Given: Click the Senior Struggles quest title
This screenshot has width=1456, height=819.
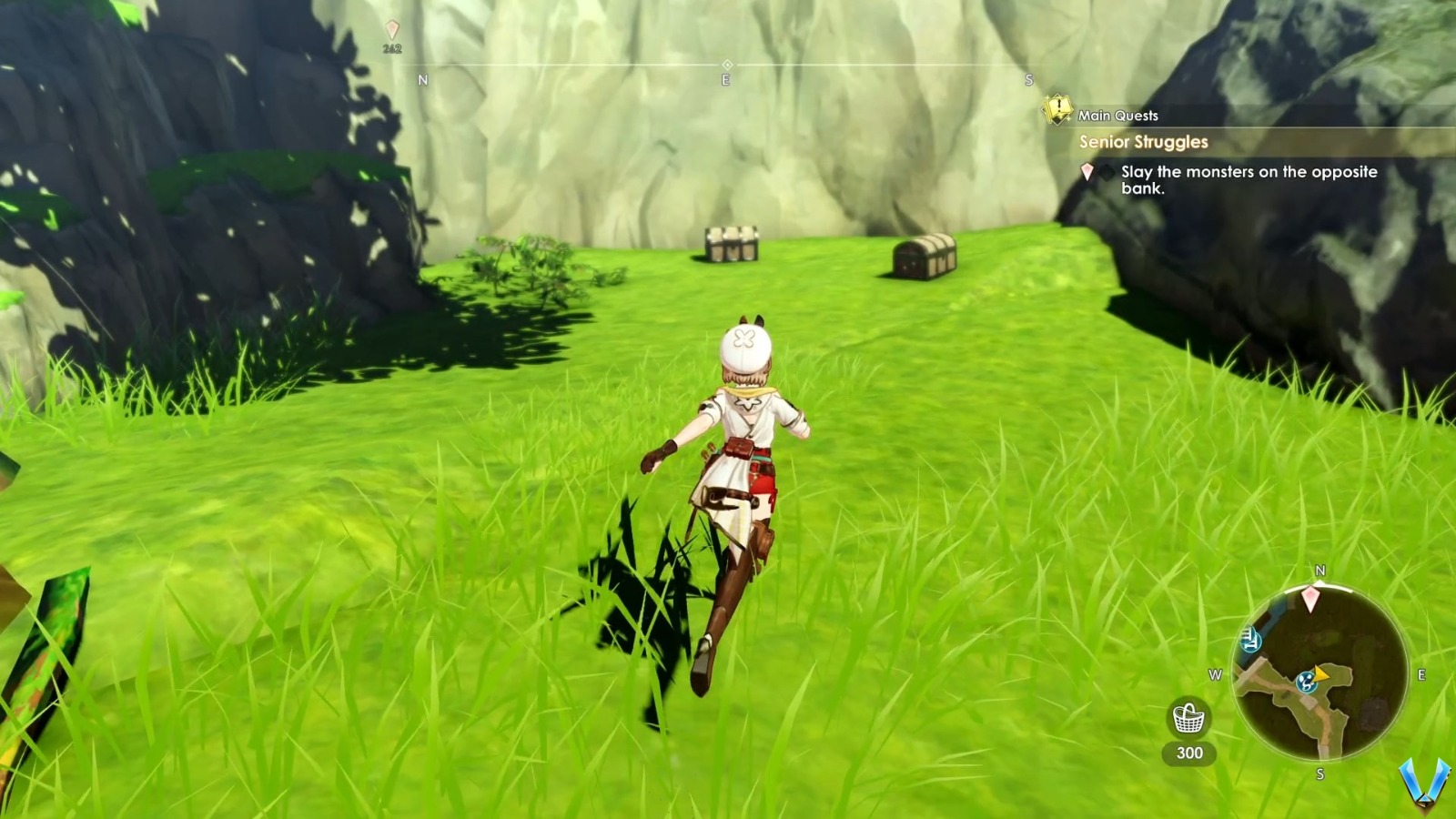Looking at the screenshot, I should [x=1142, y=142].
